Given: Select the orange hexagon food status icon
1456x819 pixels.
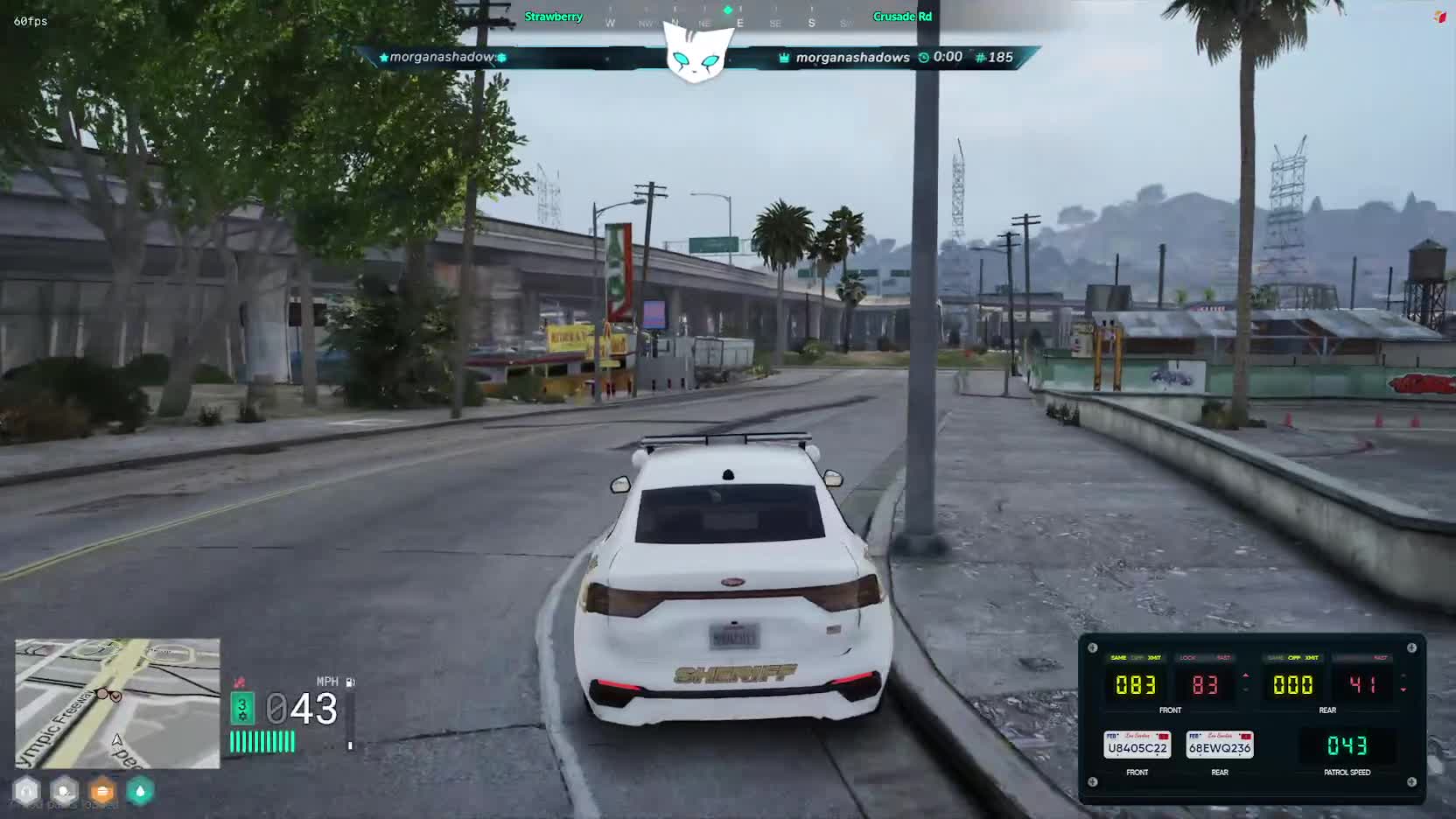Looking at the screenshot, I should (102, 791).
